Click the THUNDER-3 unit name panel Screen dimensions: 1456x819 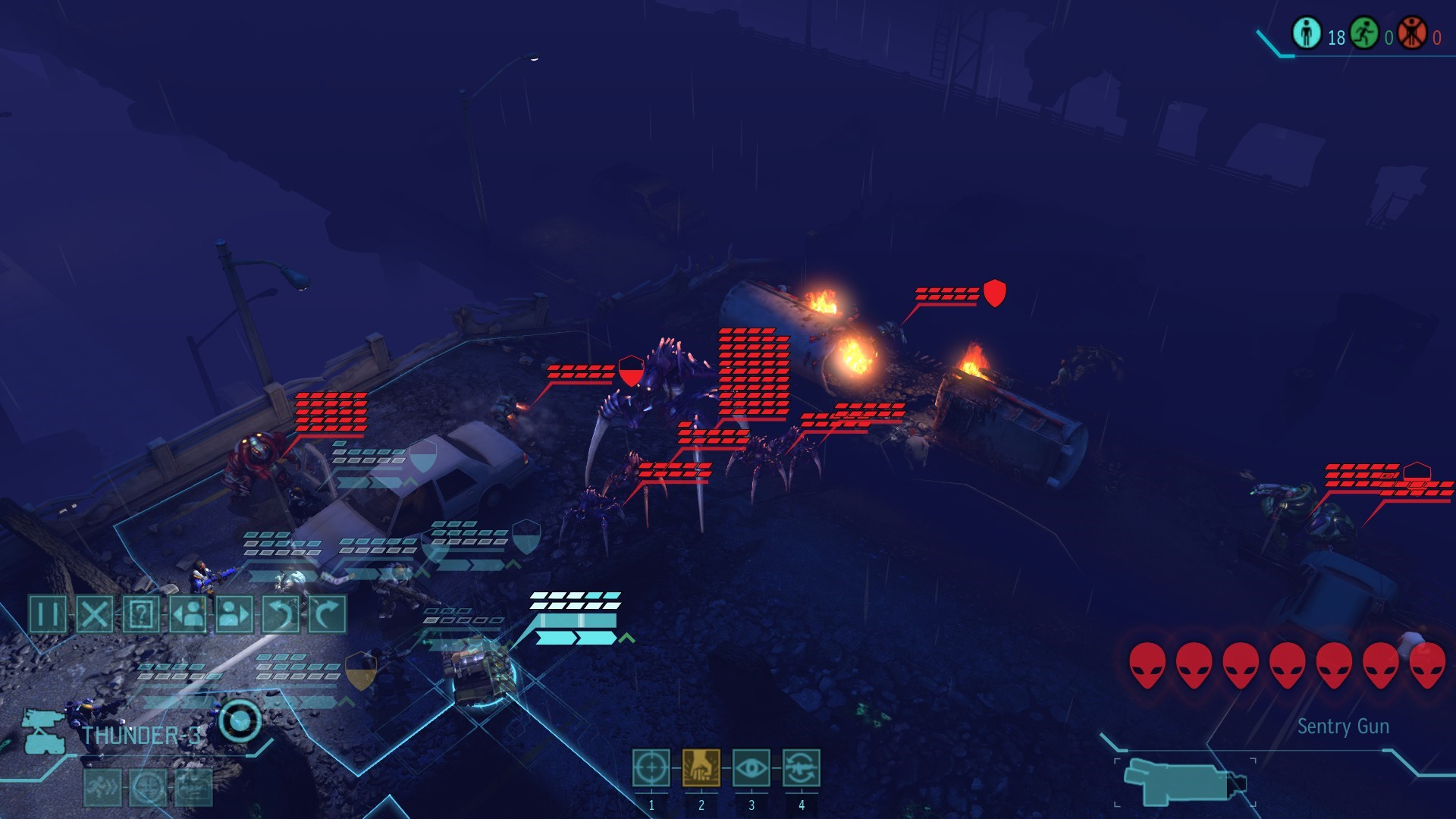(x=141, y=736)
